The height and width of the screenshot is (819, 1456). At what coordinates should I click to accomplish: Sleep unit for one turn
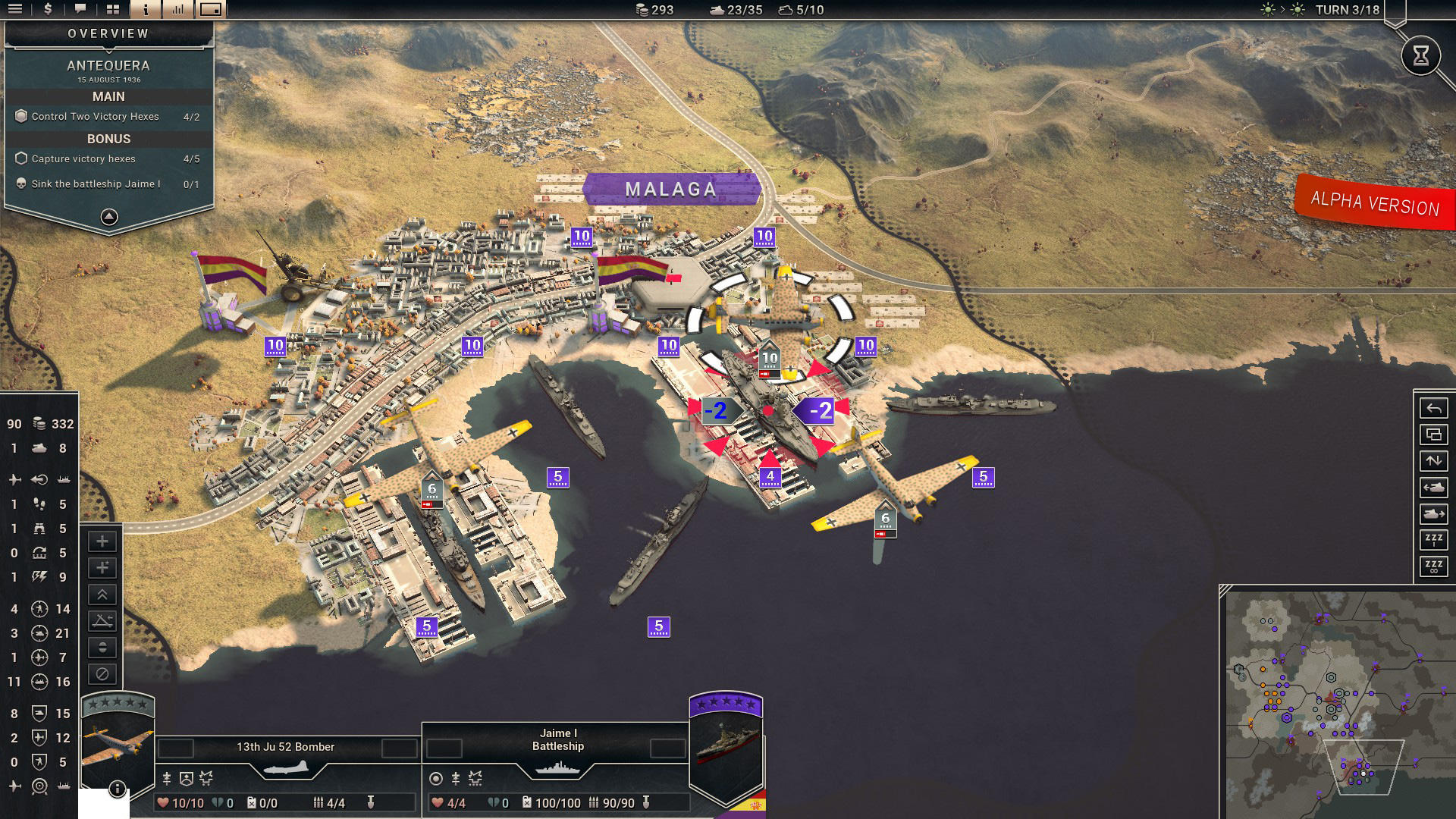[x=1433, y=540]
